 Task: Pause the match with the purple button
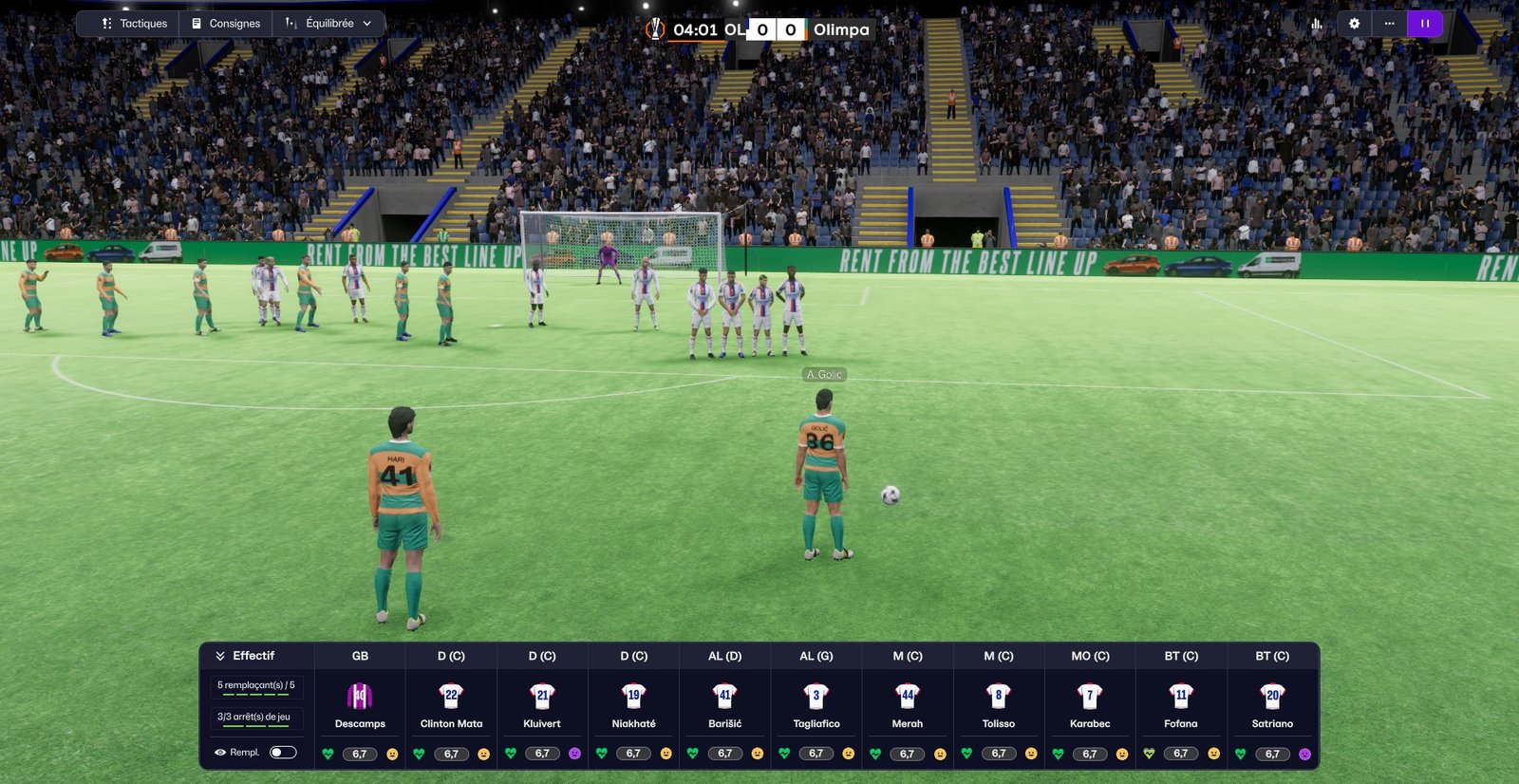tap(1425, 24)
